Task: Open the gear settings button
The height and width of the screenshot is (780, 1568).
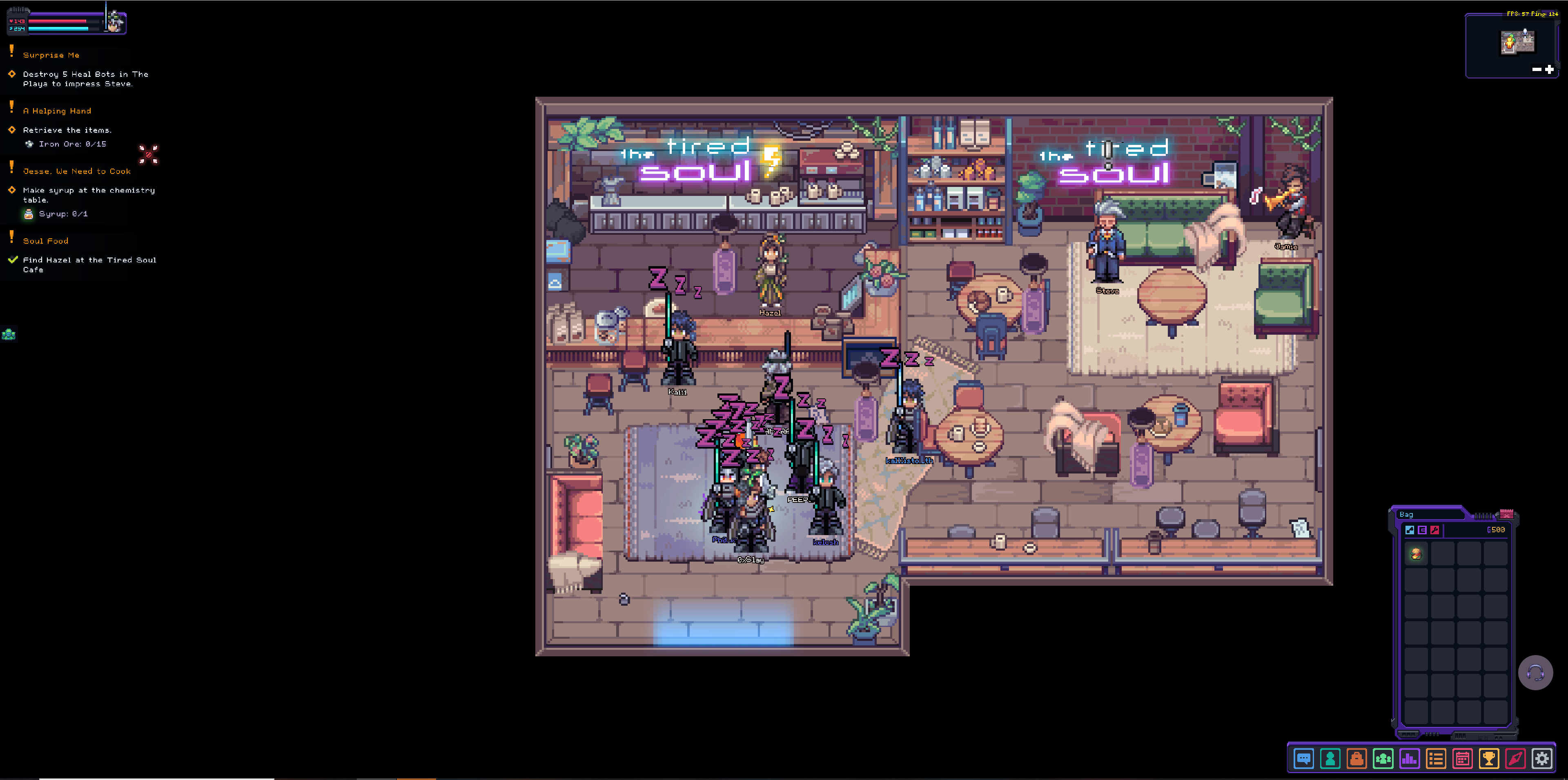Action: click(x=1542, y=759)
